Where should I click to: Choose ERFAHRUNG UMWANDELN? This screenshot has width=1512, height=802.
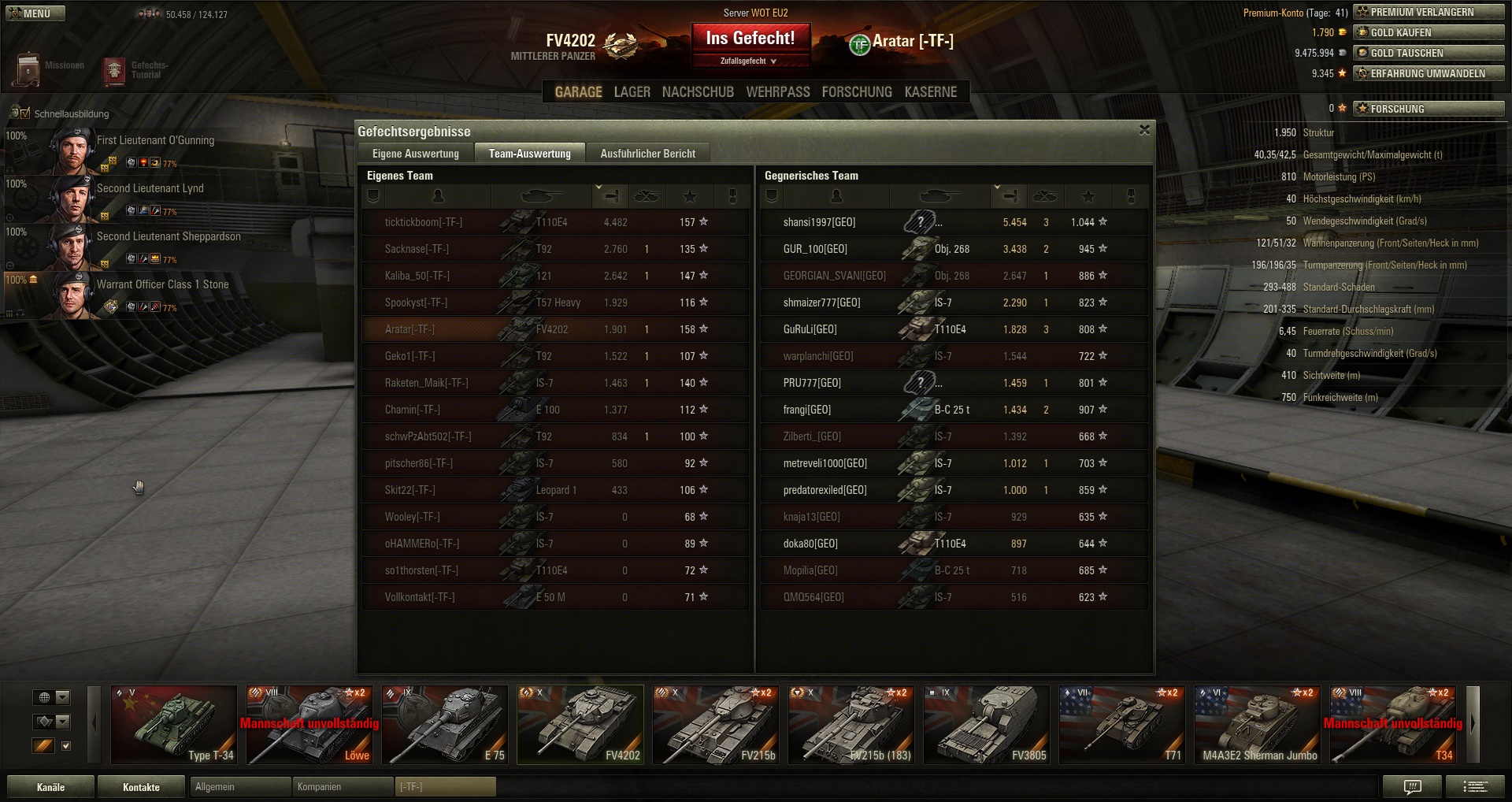[1429, 74]
